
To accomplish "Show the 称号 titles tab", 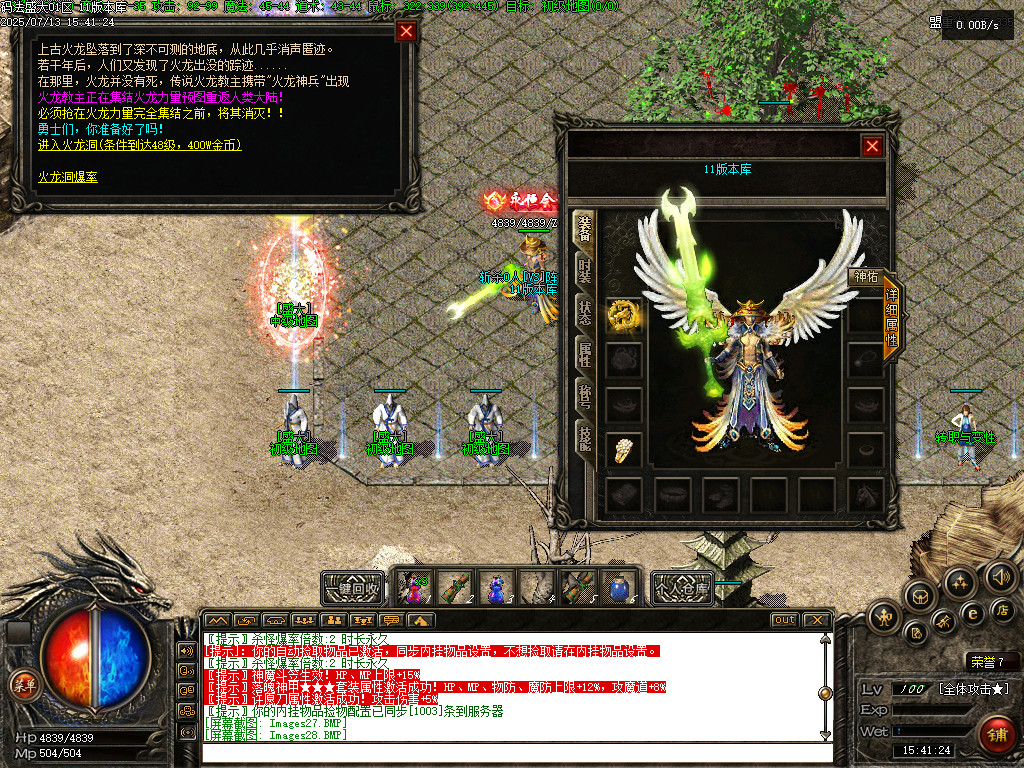I will (585, 394).
